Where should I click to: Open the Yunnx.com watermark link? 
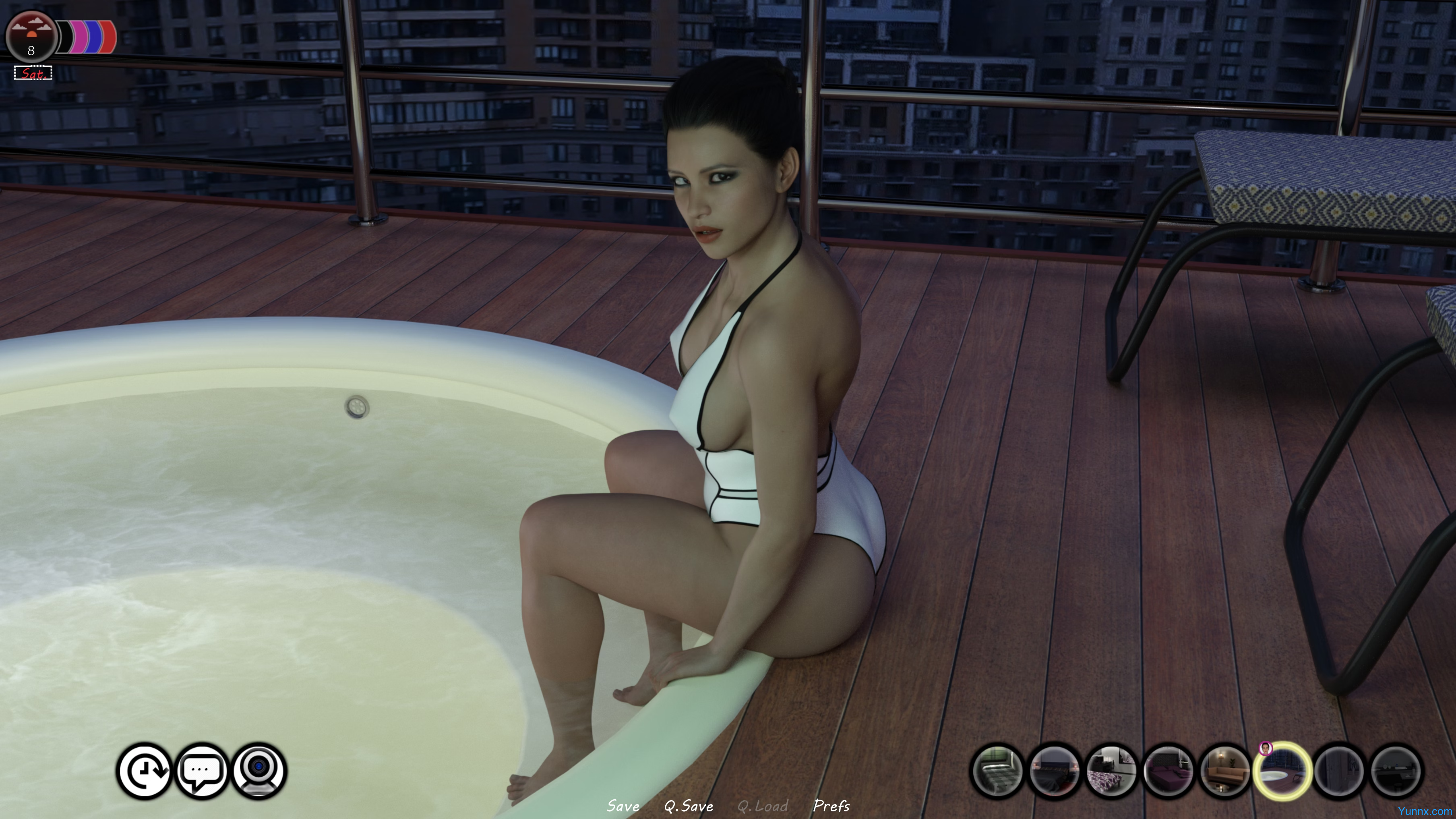tap(1424, 811)
